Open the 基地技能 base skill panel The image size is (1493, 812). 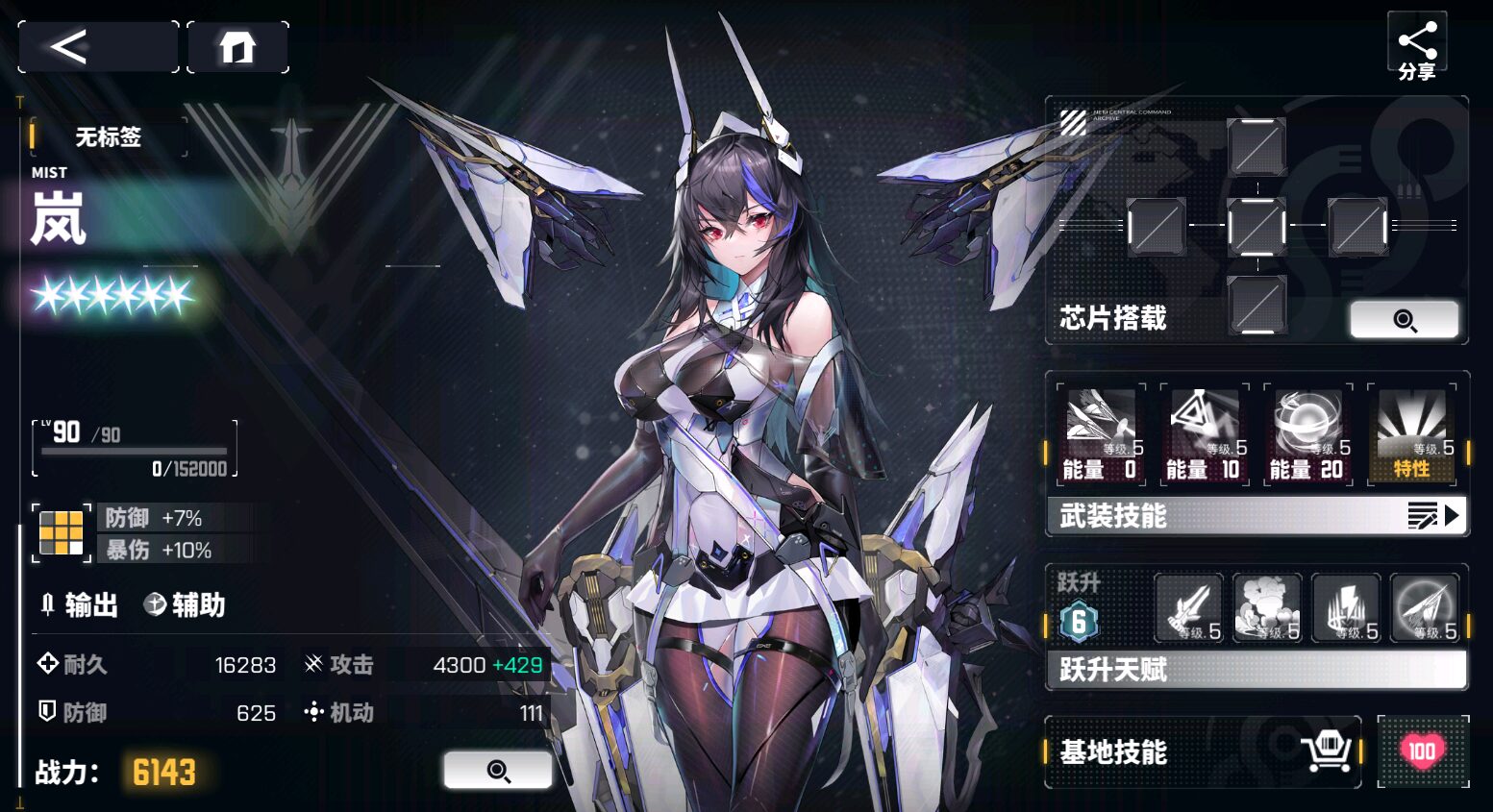[x=1202, y=751]
